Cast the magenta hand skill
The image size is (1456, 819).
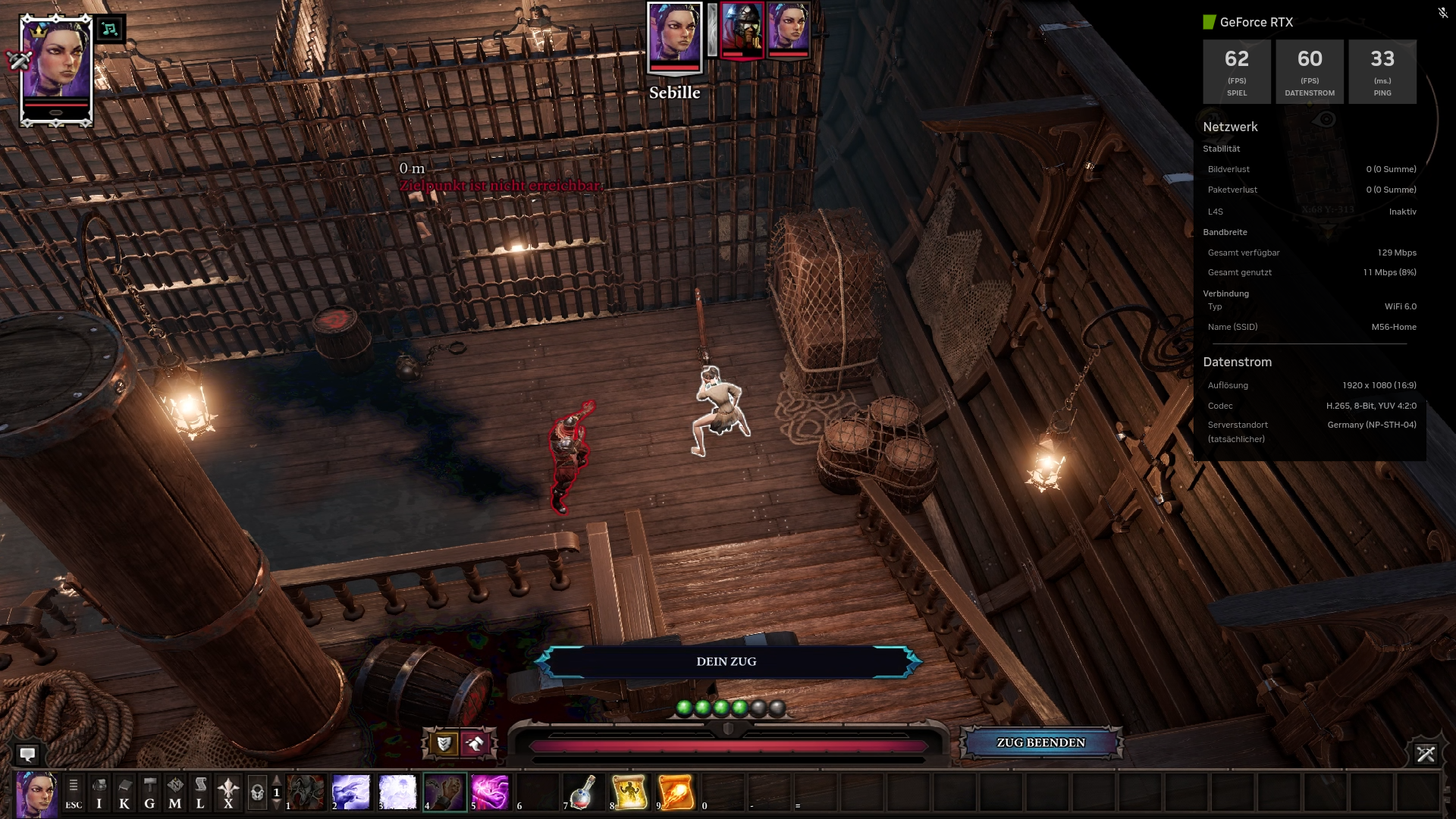click(491, 792)
